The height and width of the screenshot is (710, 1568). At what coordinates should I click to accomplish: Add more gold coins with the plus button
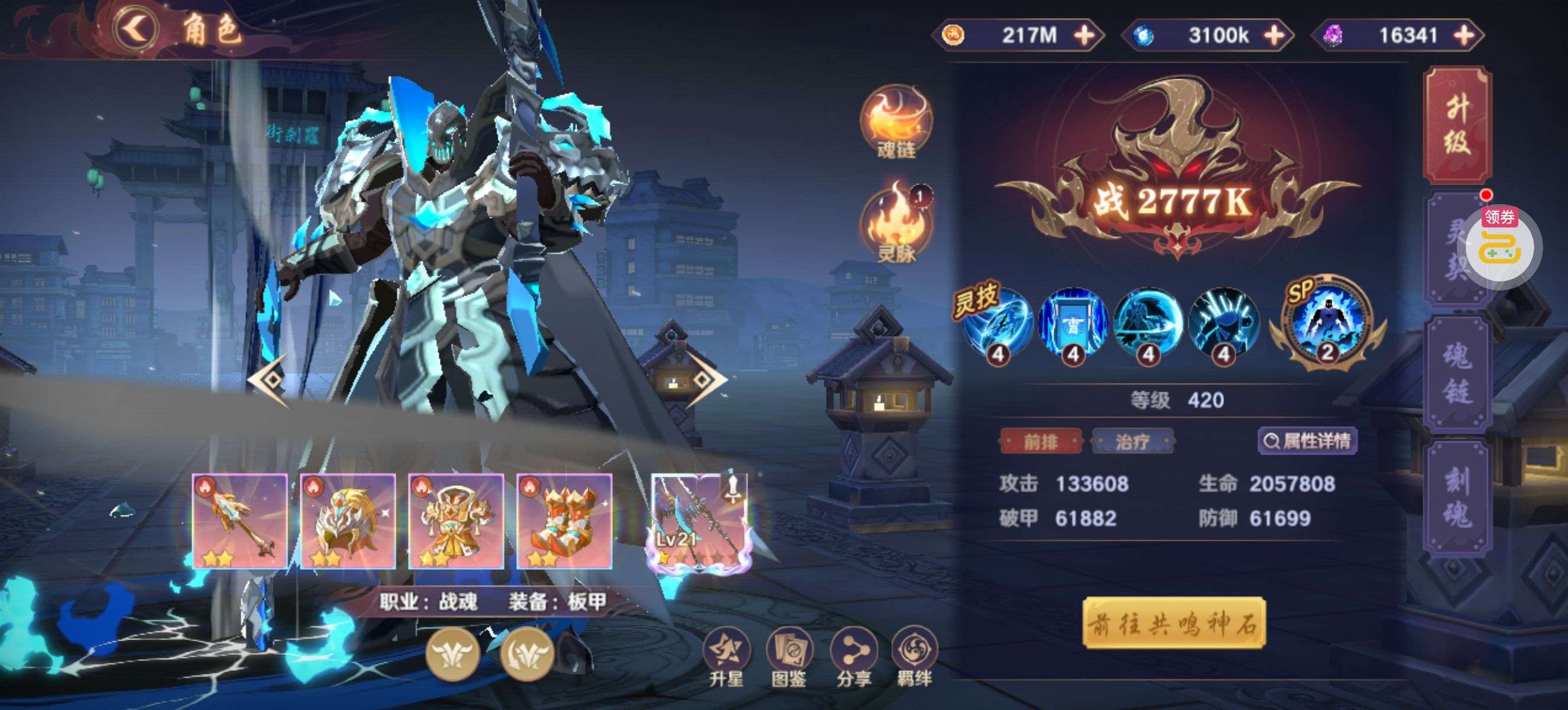(1084, 35)
